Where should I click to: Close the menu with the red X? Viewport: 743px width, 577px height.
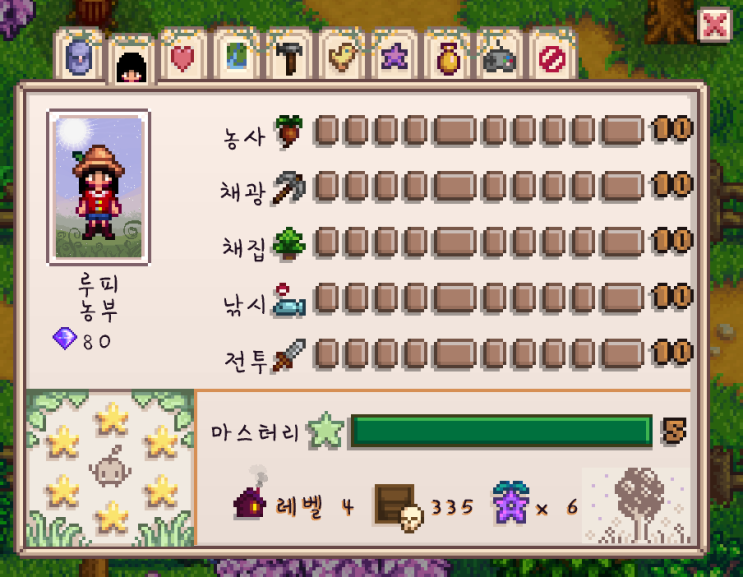click(x=714, y=25)
